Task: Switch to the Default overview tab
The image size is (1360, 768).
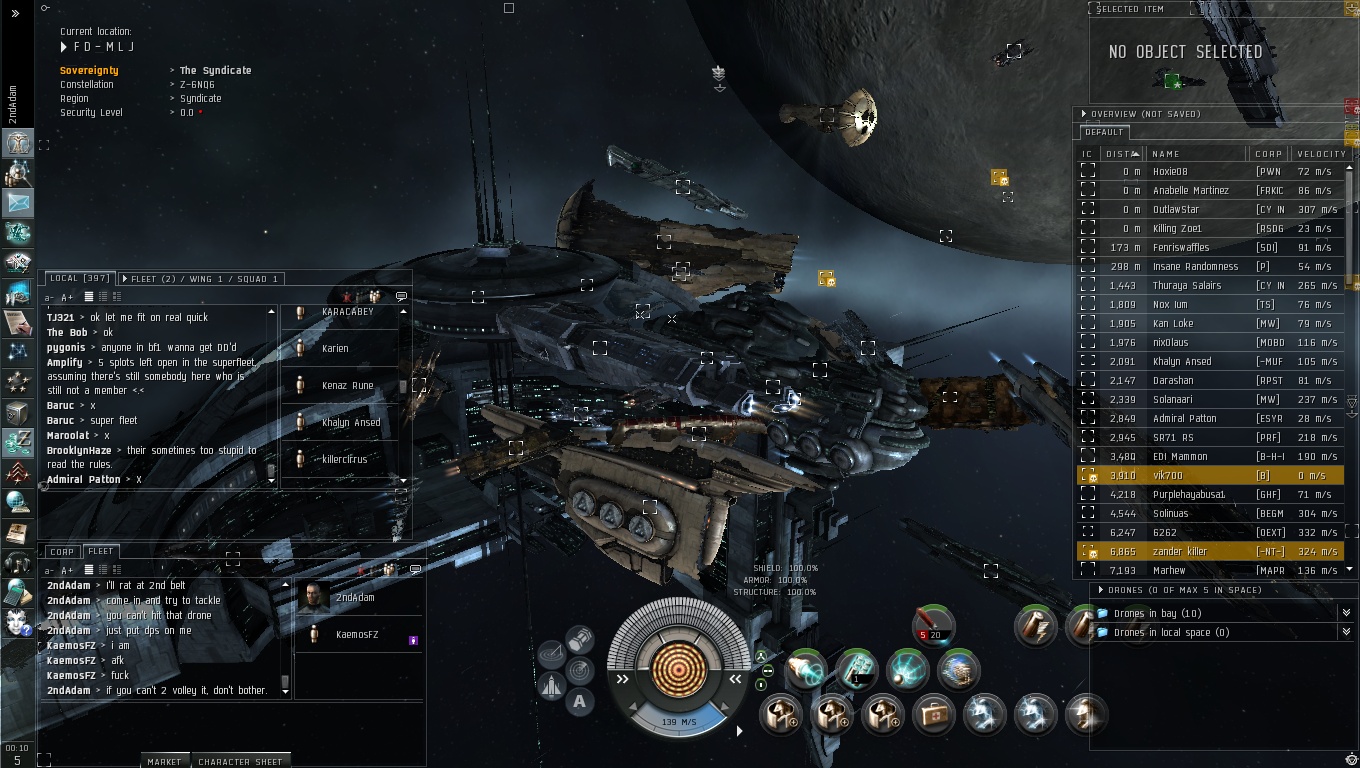Action: [1104, 132]
